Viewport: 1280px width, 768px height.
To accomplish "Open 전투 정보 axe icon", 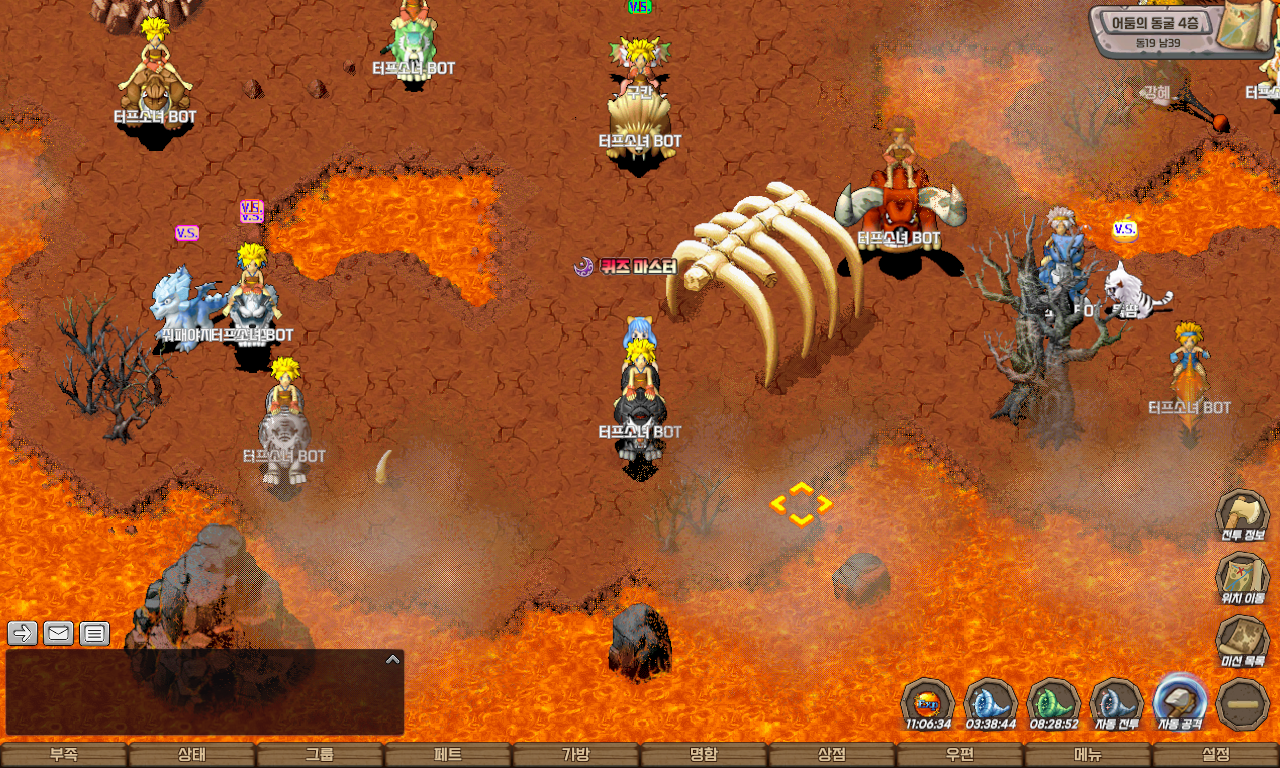I will pos(1242,516).
